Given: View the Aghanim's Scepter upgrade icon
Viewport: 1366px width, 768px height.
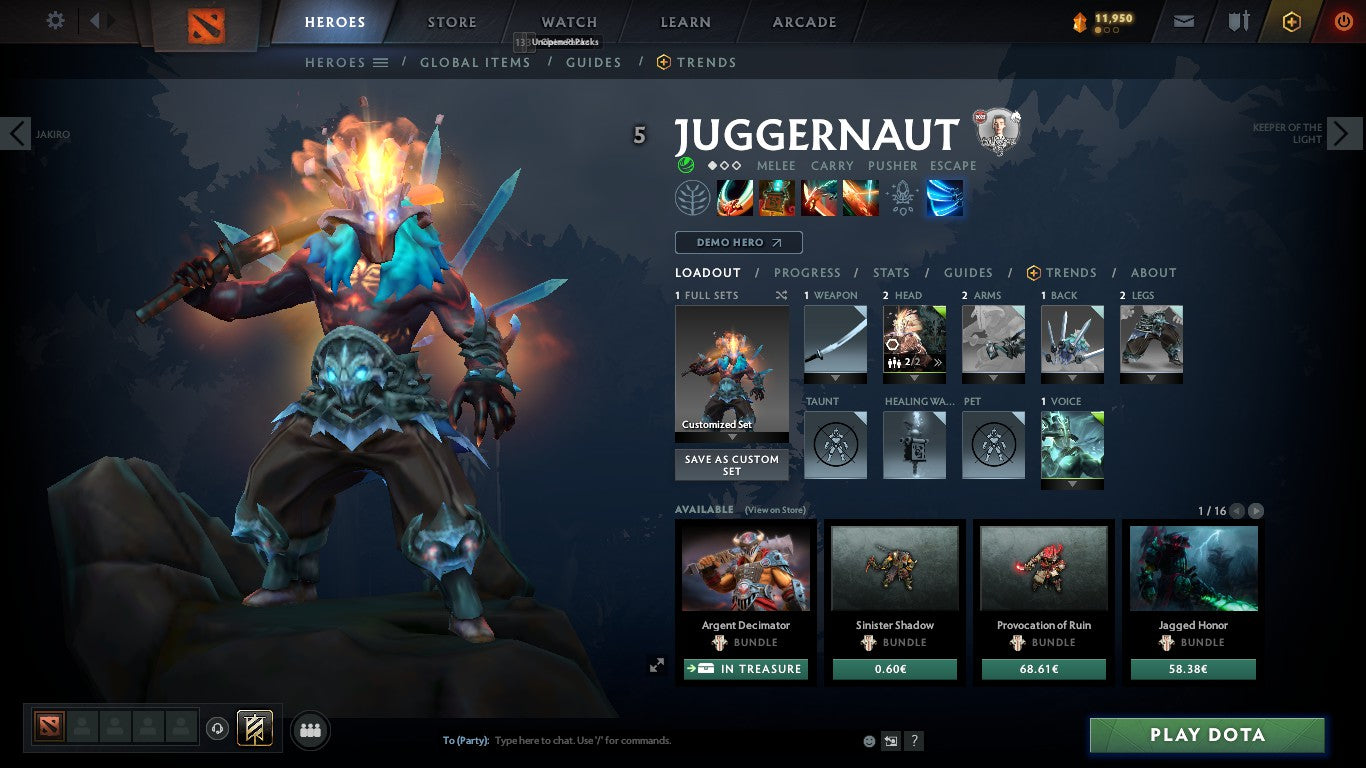Looking at the screenshot, I should tap(900, 197).
